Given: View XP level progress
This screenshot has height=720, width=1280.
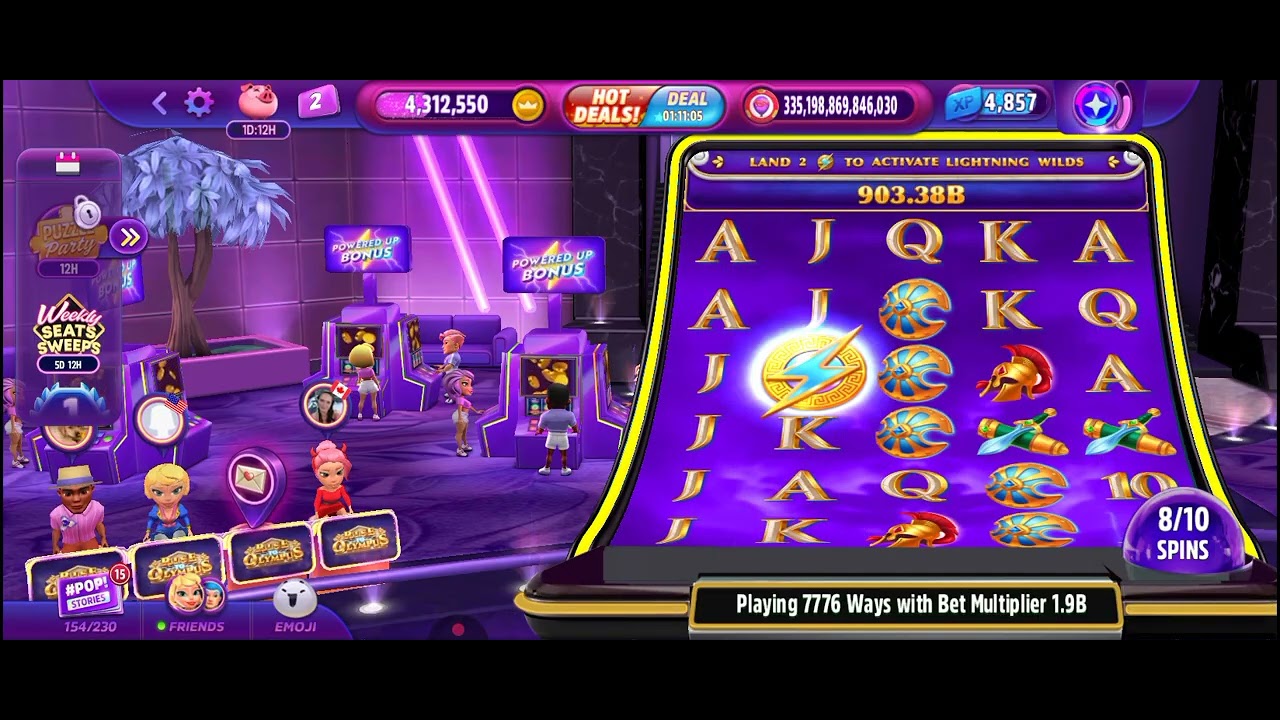Looking at the screenshot, I should (x=995, y=104).
